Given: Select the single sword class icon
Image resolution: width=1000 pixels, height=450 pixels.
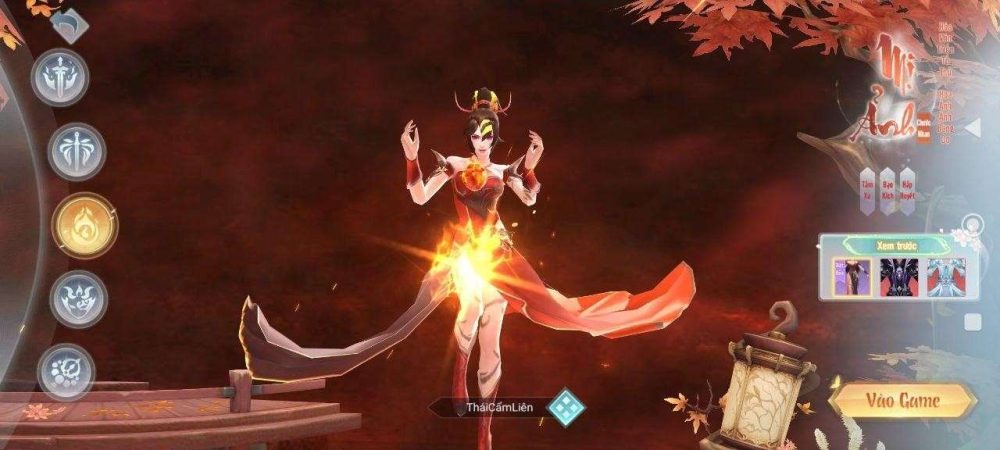Looking at the screenshot, I should tap(60, 77).
